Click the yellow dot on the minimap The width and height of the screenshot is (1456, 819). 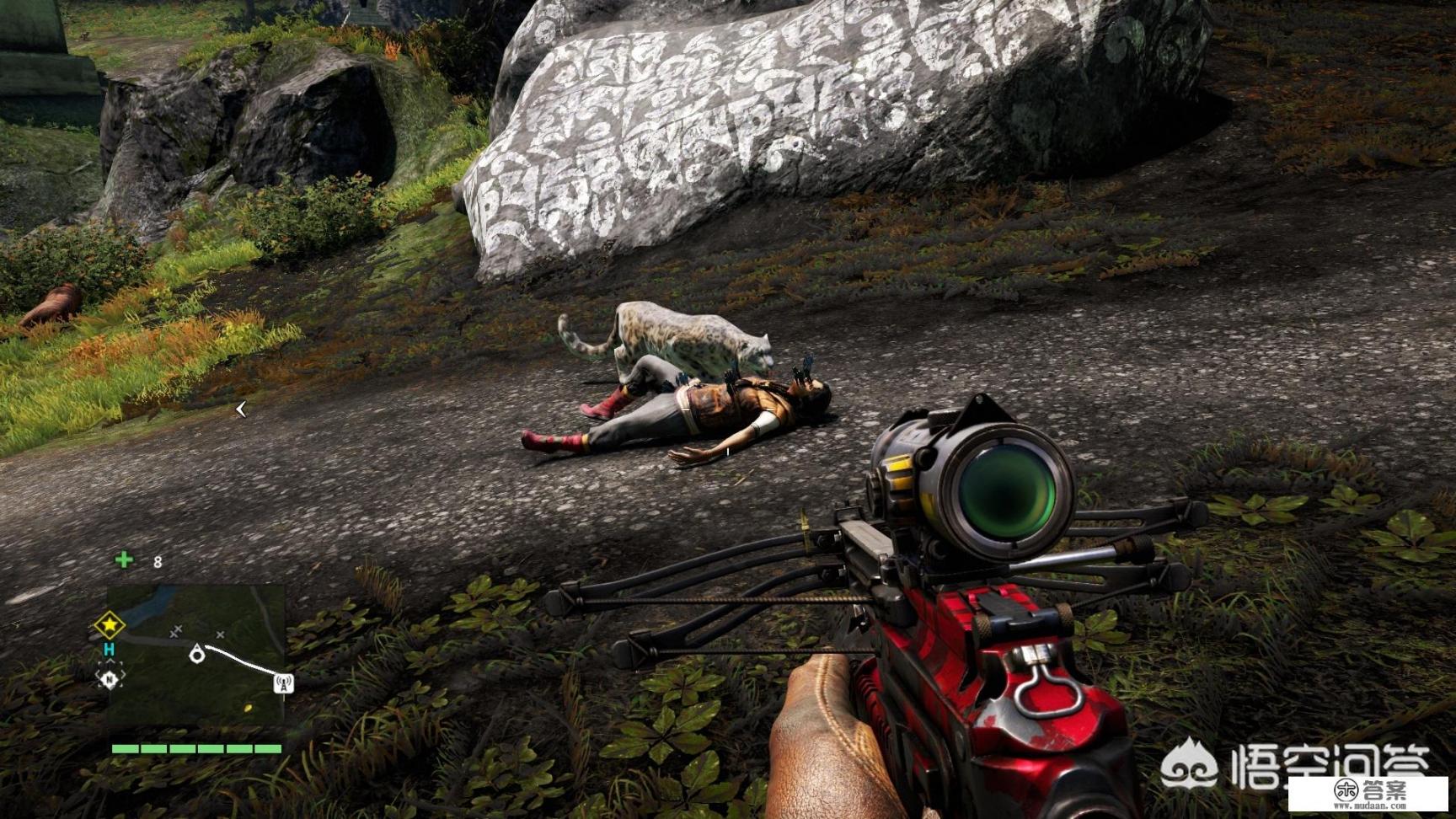point(248,708)
